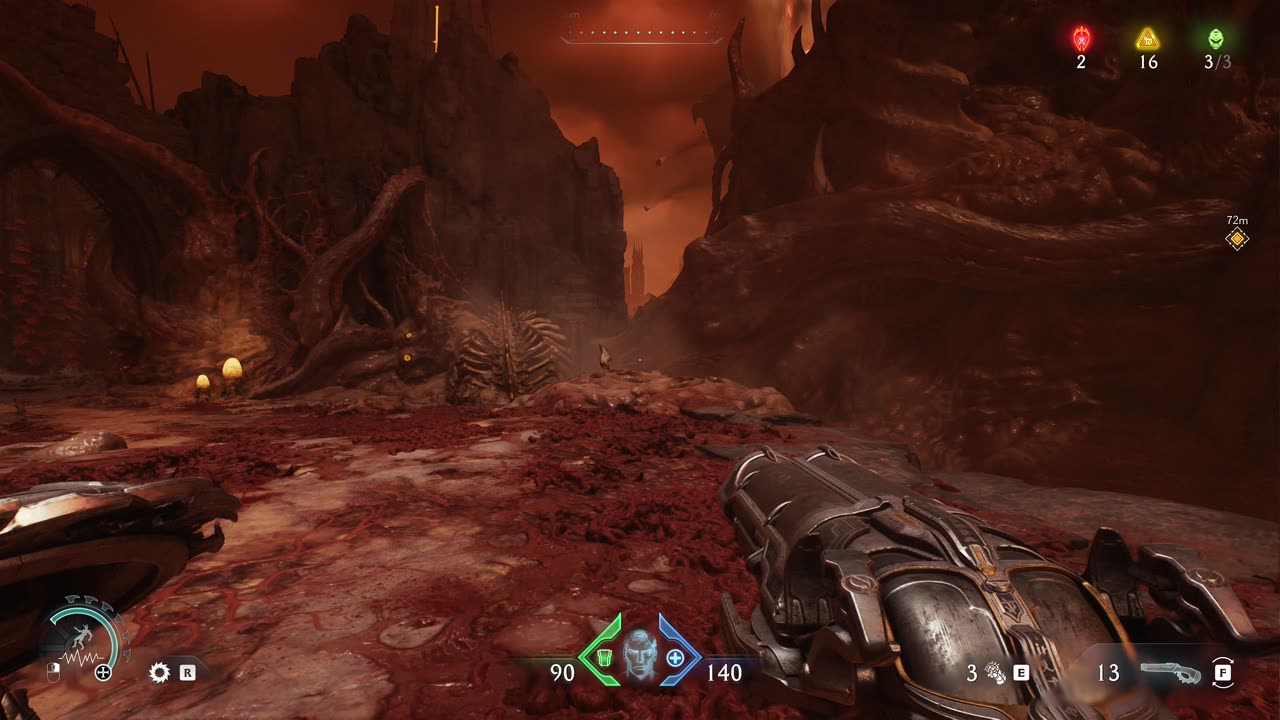The height and width of the screenshot is (720, 1280).
Task: Click the blue health cross icon
Action: (675, 658)
